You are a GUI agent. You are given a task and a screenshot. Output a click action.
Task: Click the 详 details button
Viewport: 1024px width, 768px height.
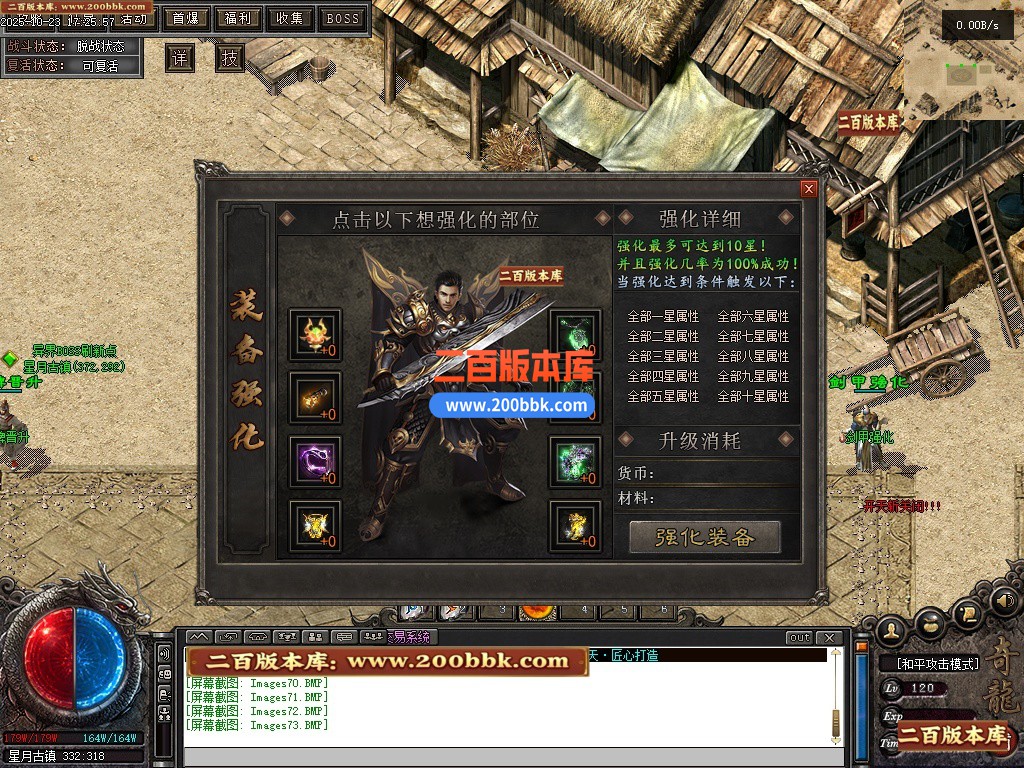click(x=180, y=58)
